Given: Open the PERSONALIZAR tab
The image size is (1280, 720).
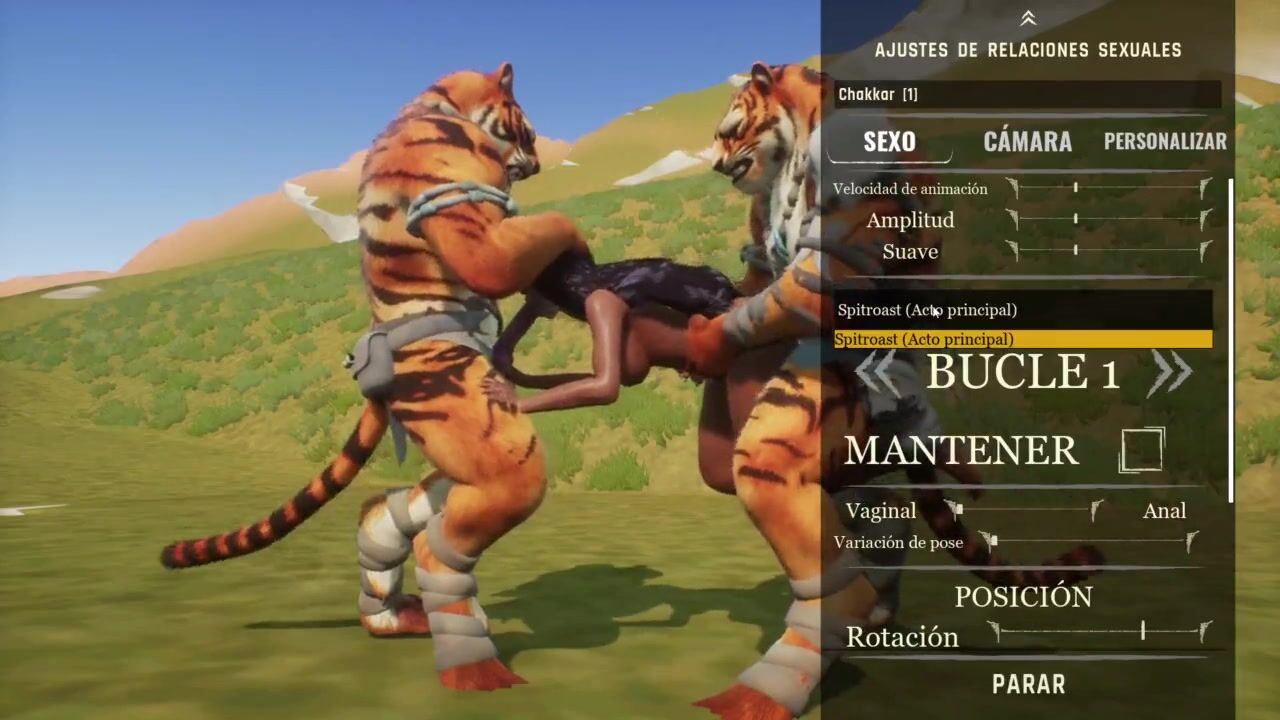Looking at the screenshot, I should coord(1165,142).
